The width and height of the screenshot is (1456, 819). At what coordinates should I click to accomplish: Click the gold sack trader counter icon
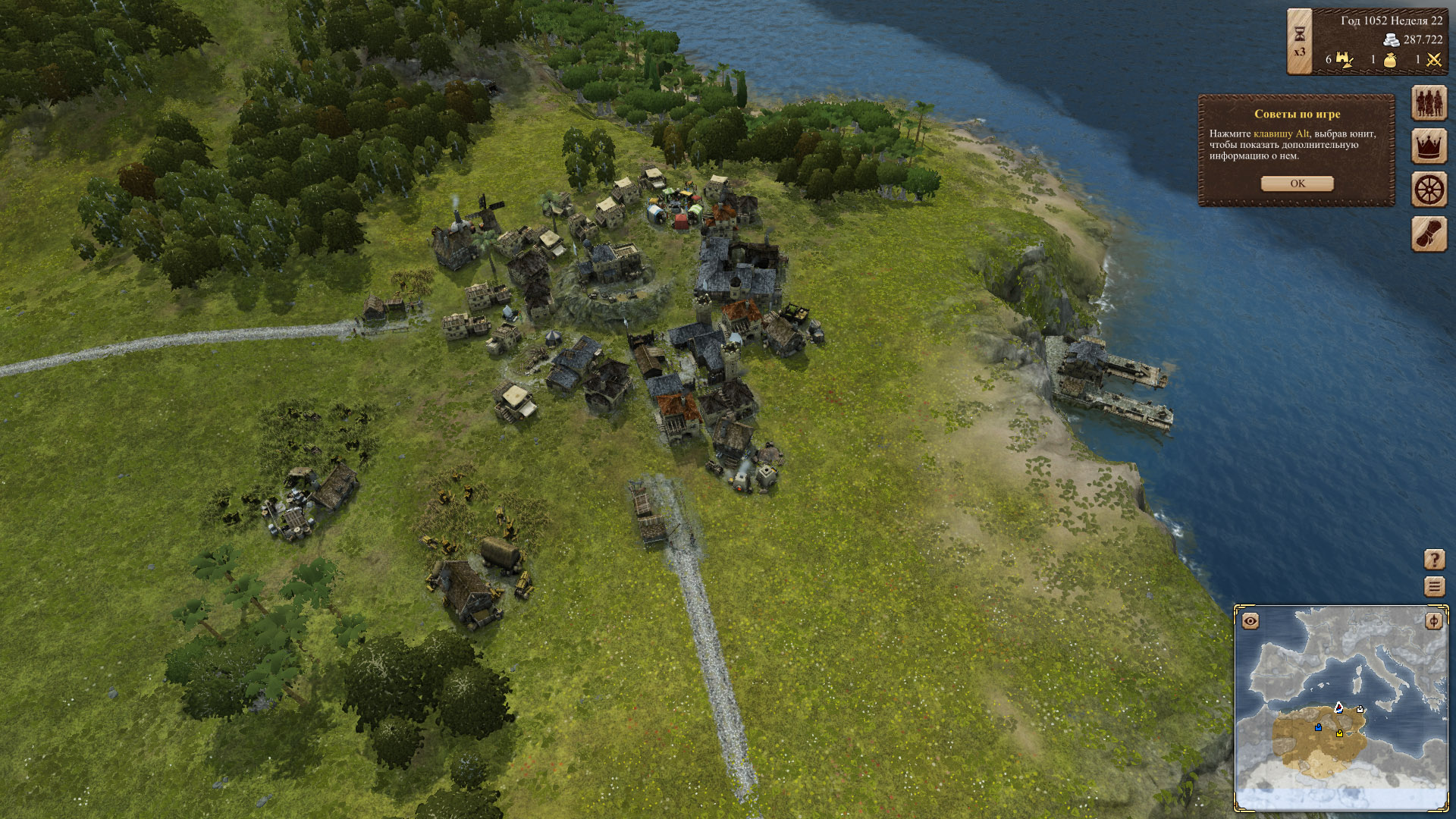[x=1390, y=60]
